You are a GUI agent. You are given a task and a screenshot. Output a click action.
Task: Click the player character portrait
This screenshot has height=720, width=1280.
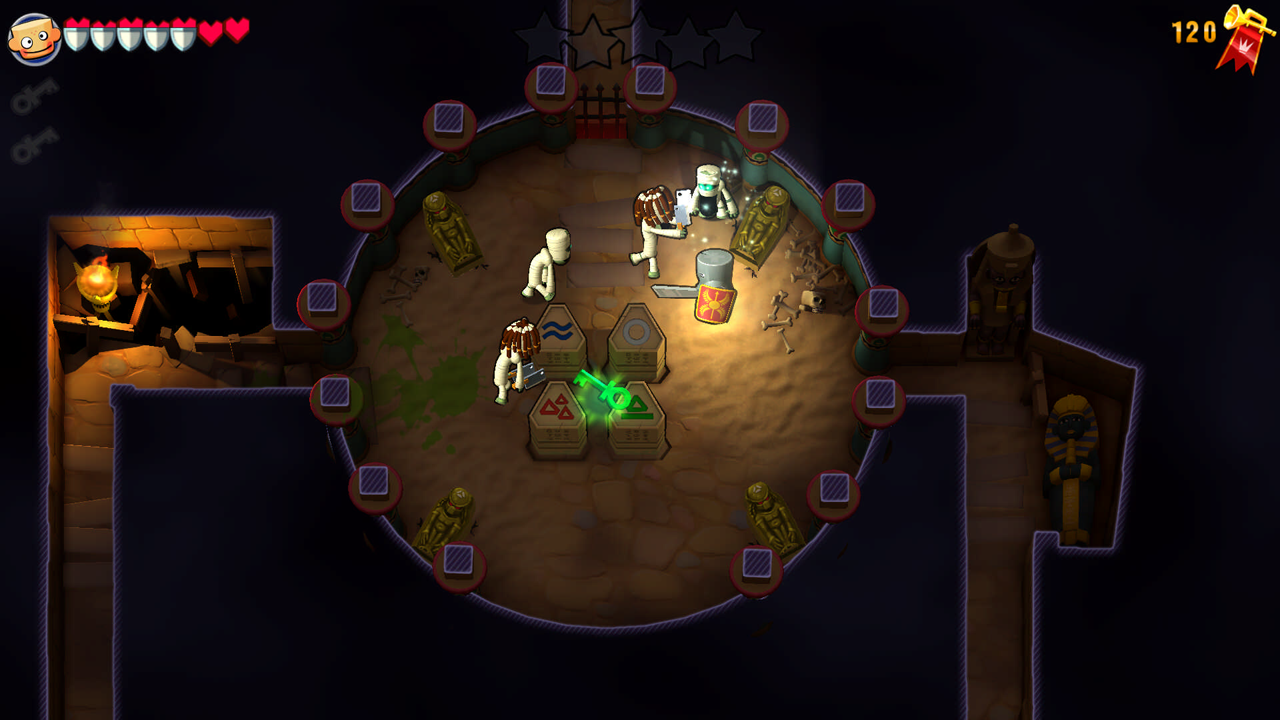click(x=35, y=39)
